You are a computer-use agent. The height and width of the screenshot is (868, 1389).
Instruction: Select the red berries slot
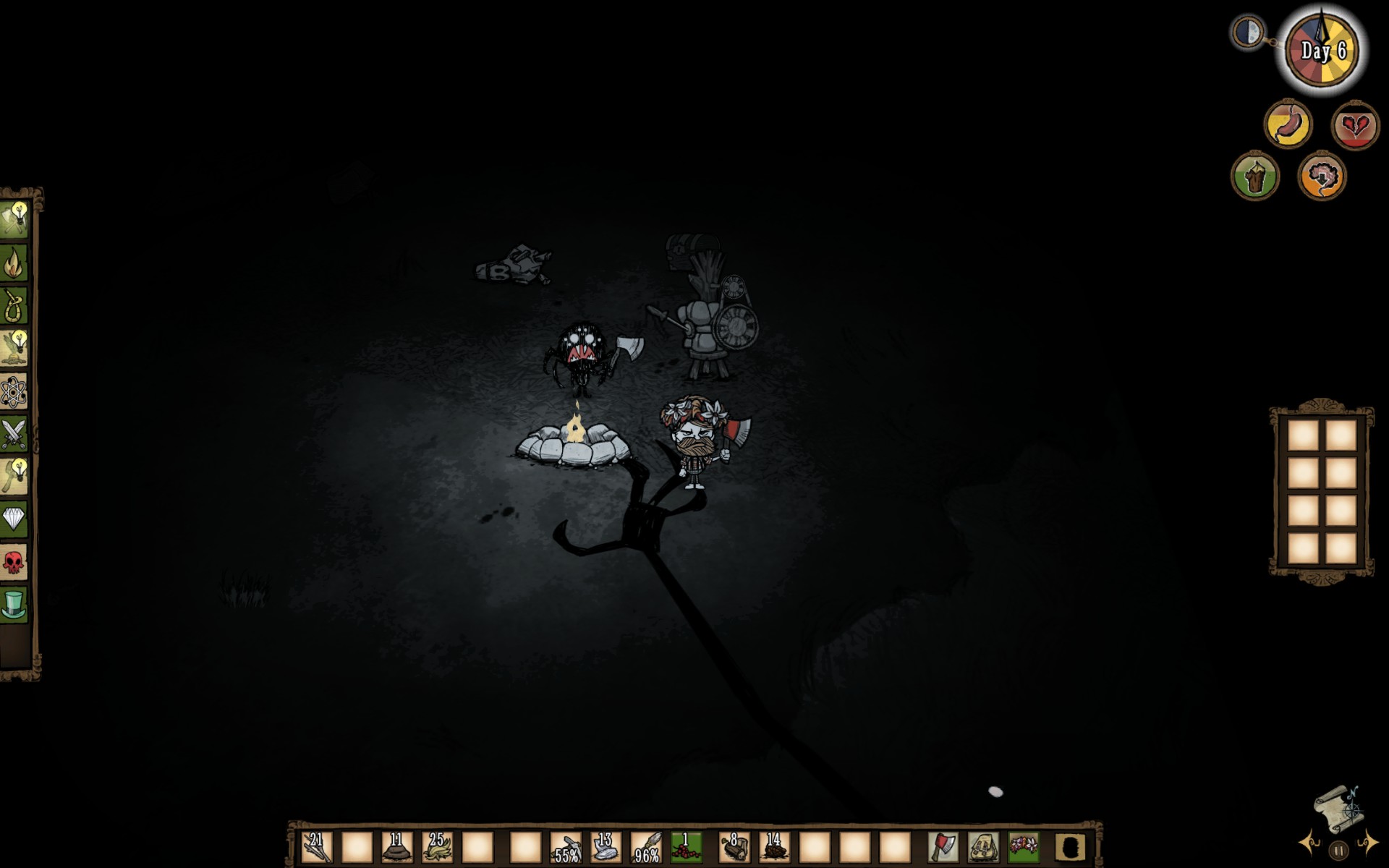tap(686, 847)
